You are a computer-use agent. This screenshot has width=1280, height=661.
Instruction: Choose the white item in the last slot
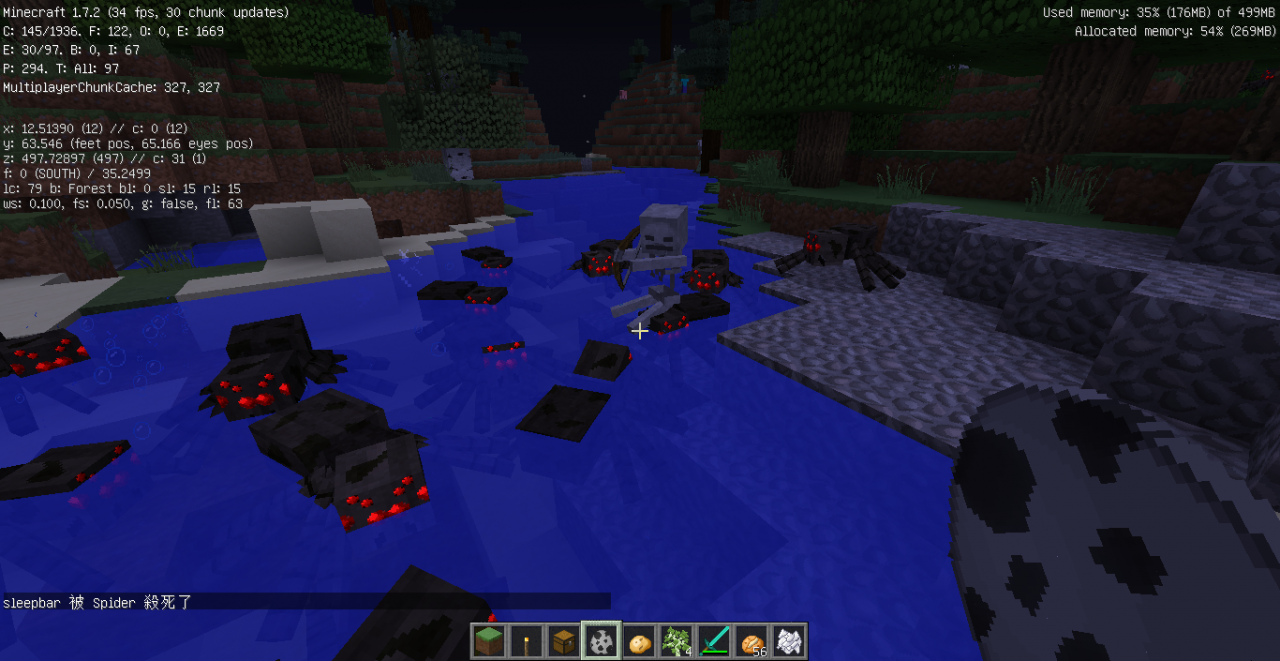point(789,641)
